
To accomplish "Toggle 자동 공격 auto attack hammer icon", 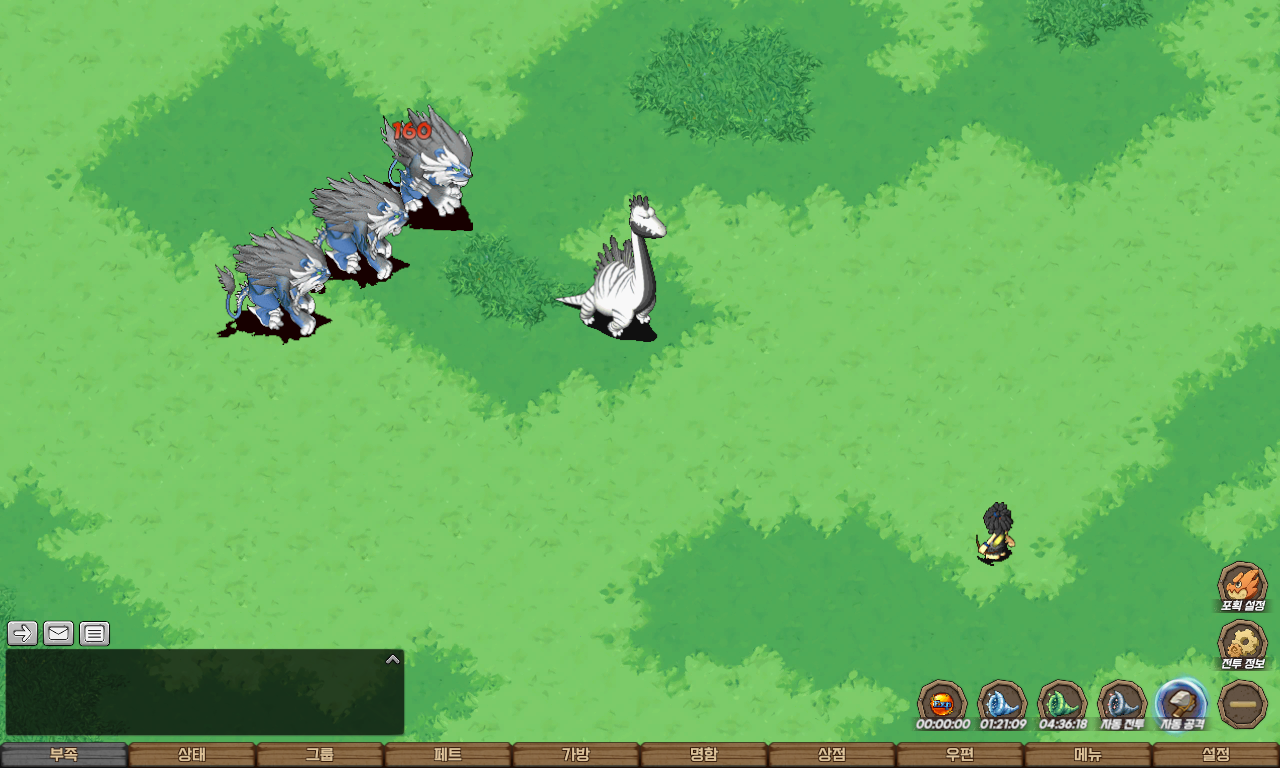I will [1182, 702].
